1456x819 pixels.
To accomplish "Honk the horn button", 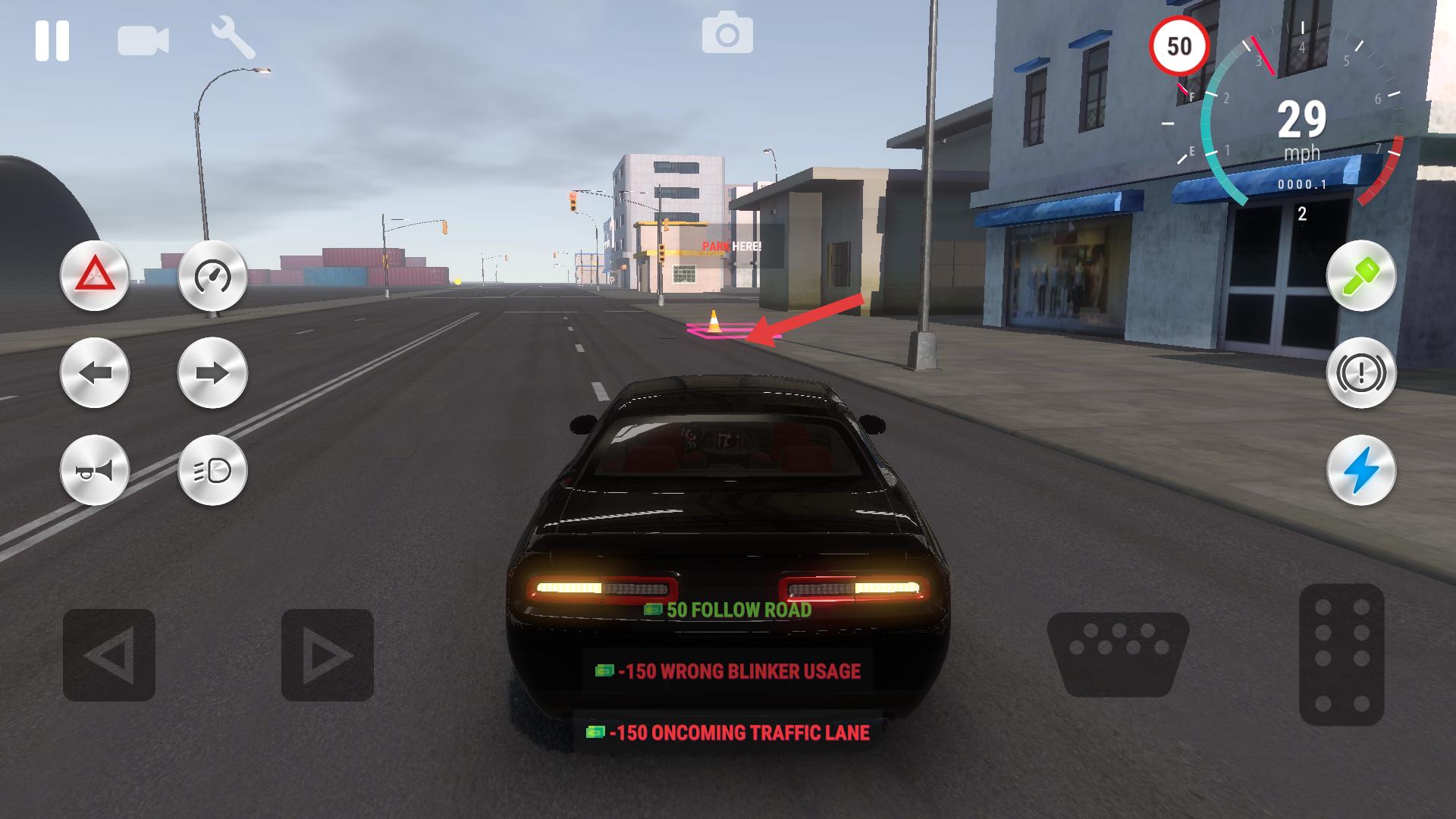I will tap(95, 471).
